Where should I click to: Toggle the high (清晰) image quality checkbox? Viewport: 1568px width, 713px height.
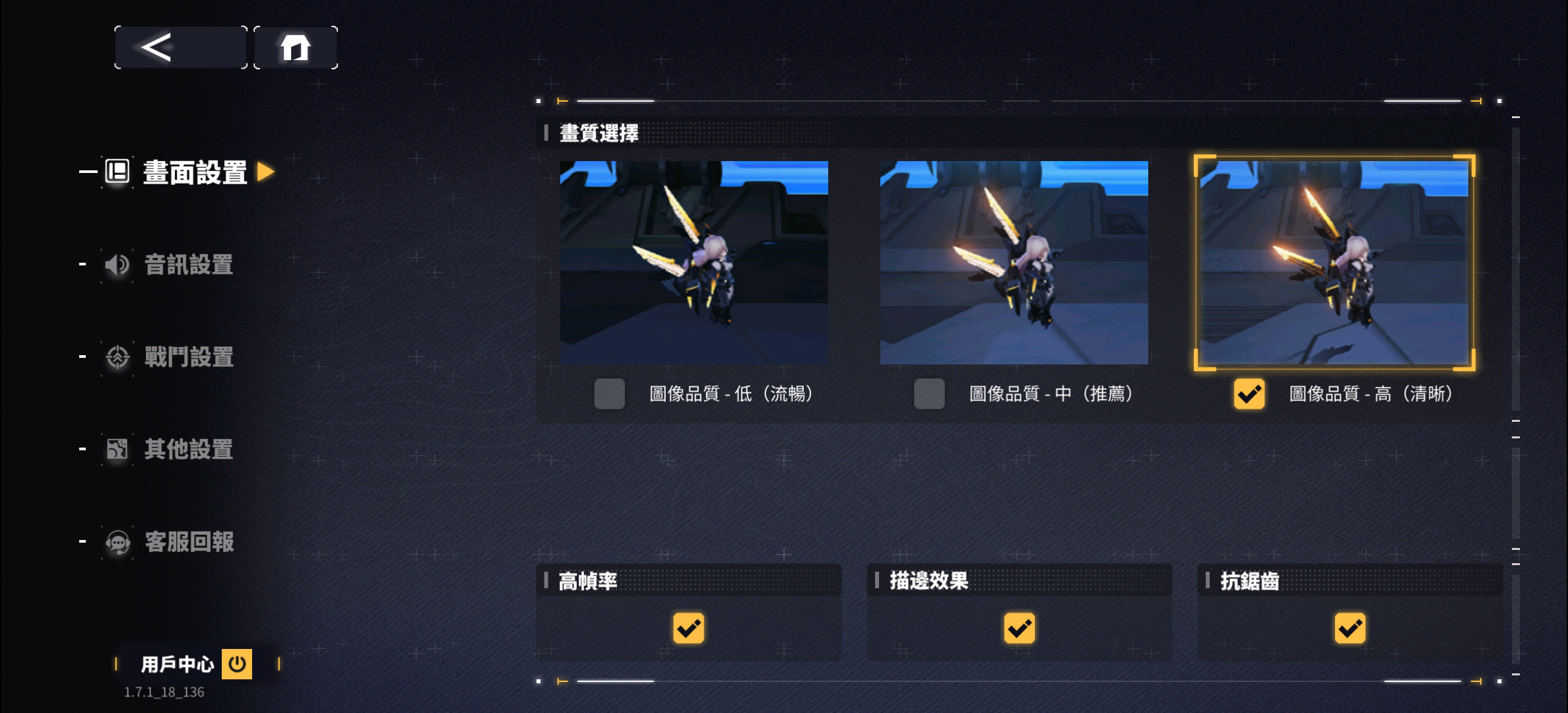click(x=1249, y=394)
